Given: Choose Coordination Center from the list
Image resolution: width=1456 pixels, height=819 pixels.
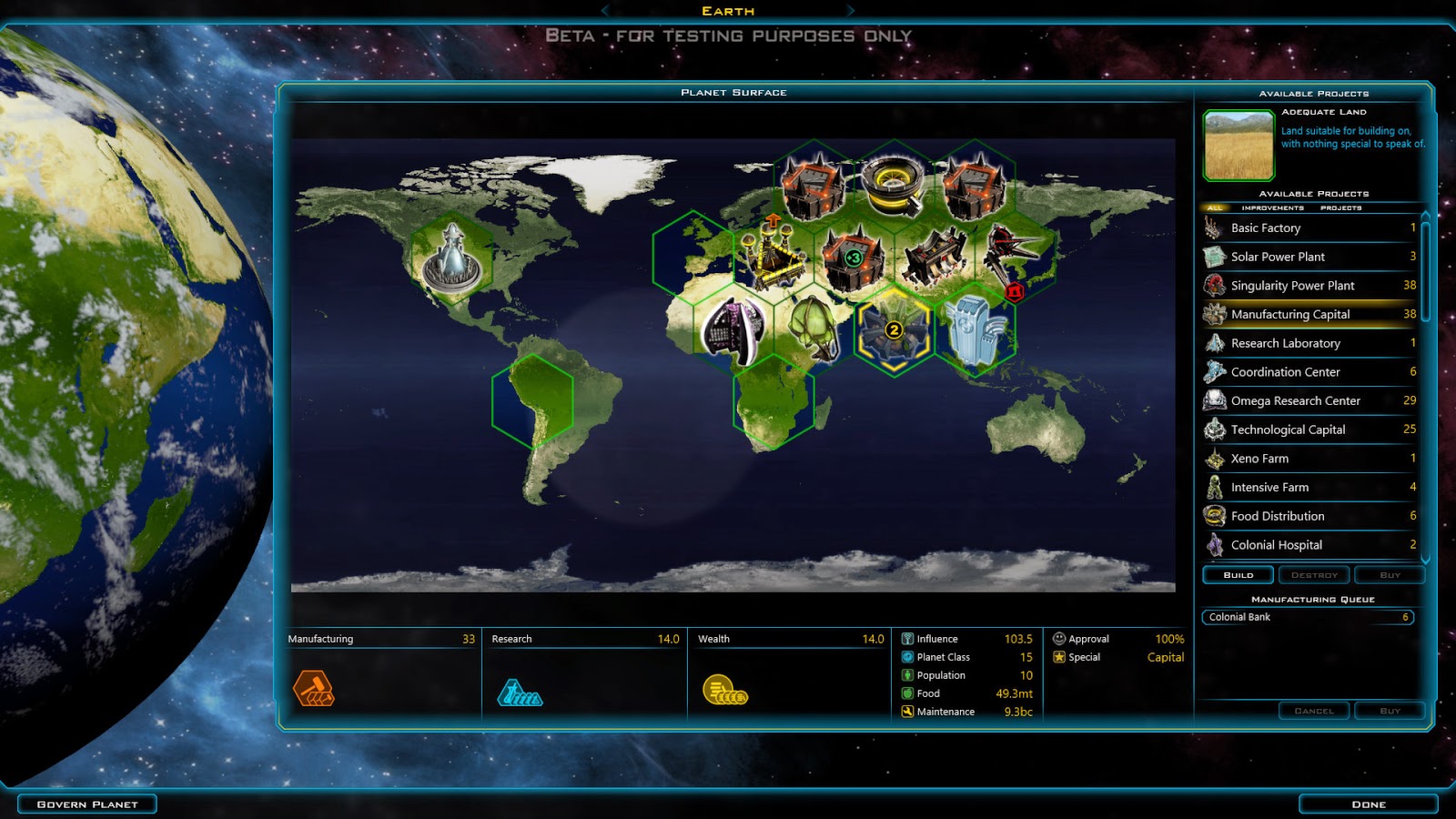Looking at the screenshot, I should pyautogui.click(x=1310, y=372).
